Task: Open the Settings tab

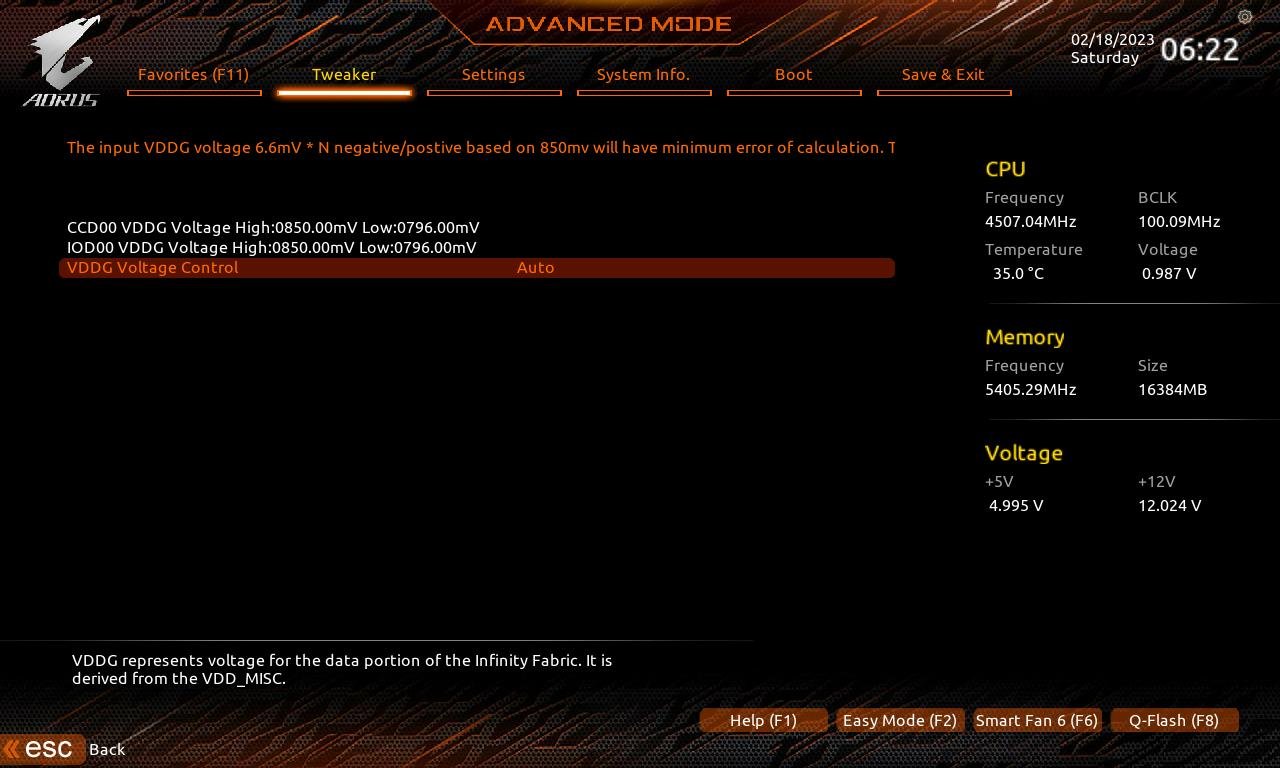Action: 494,74
